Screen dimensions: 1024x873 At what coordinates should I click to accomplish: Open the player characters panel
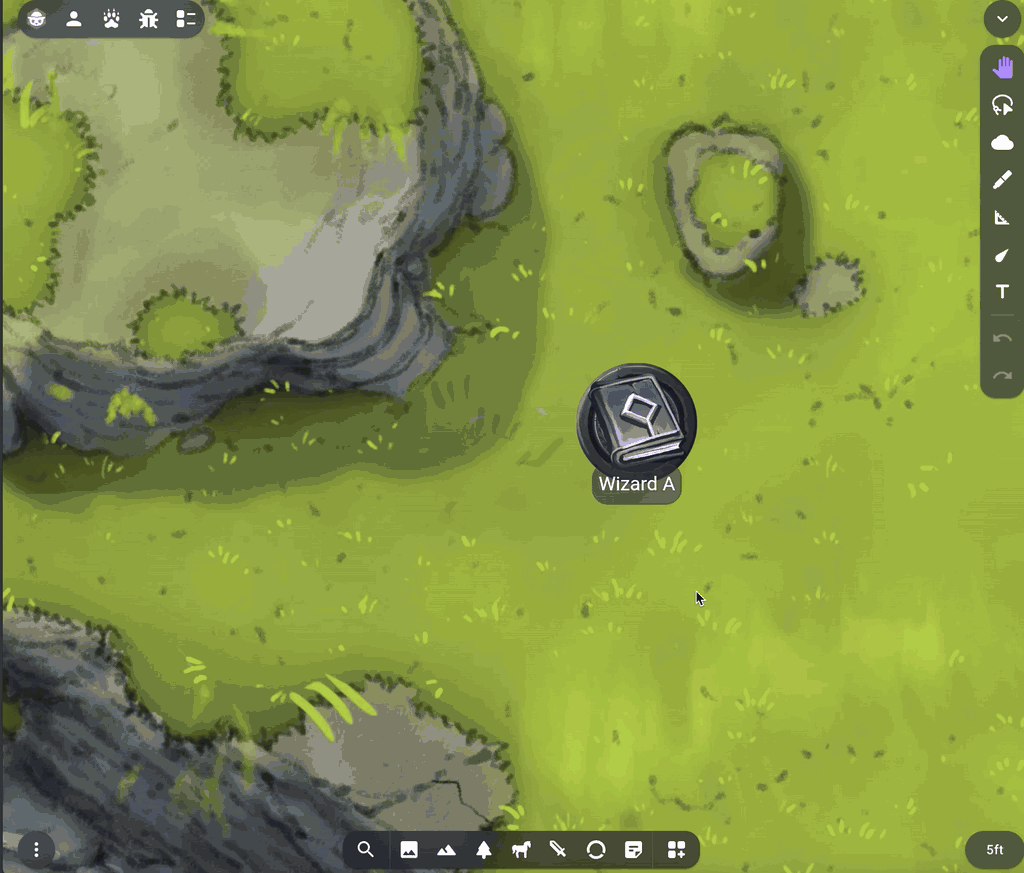[x=74, y=19]
